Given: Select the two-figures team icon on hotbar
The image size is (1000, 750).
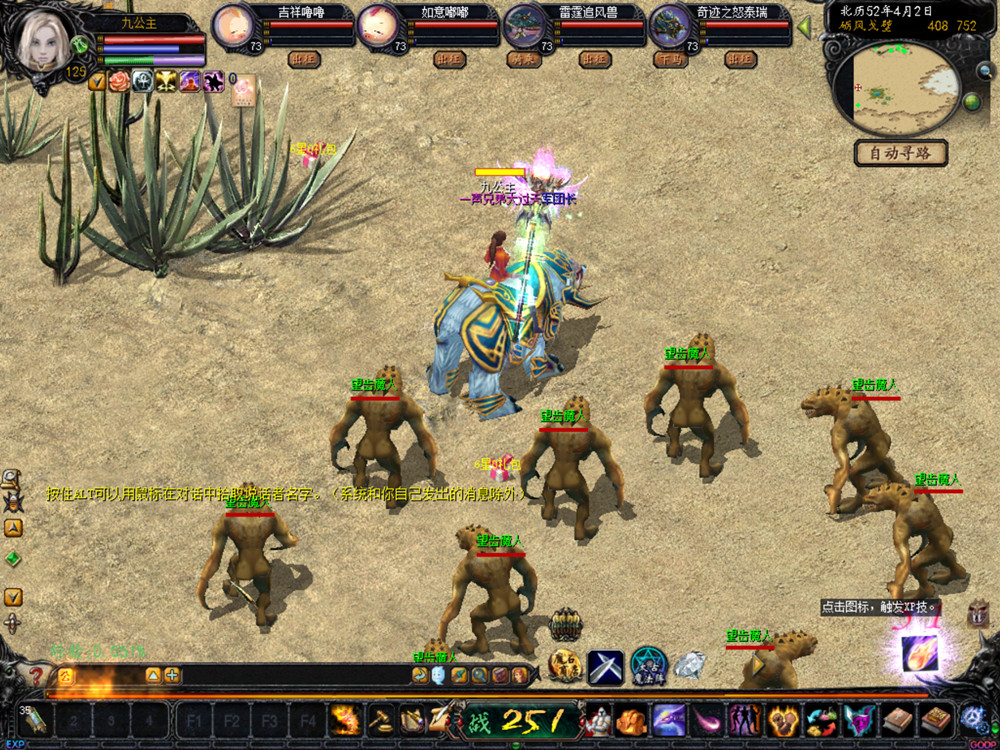Looking at the screenshot, I should (743, 719).
